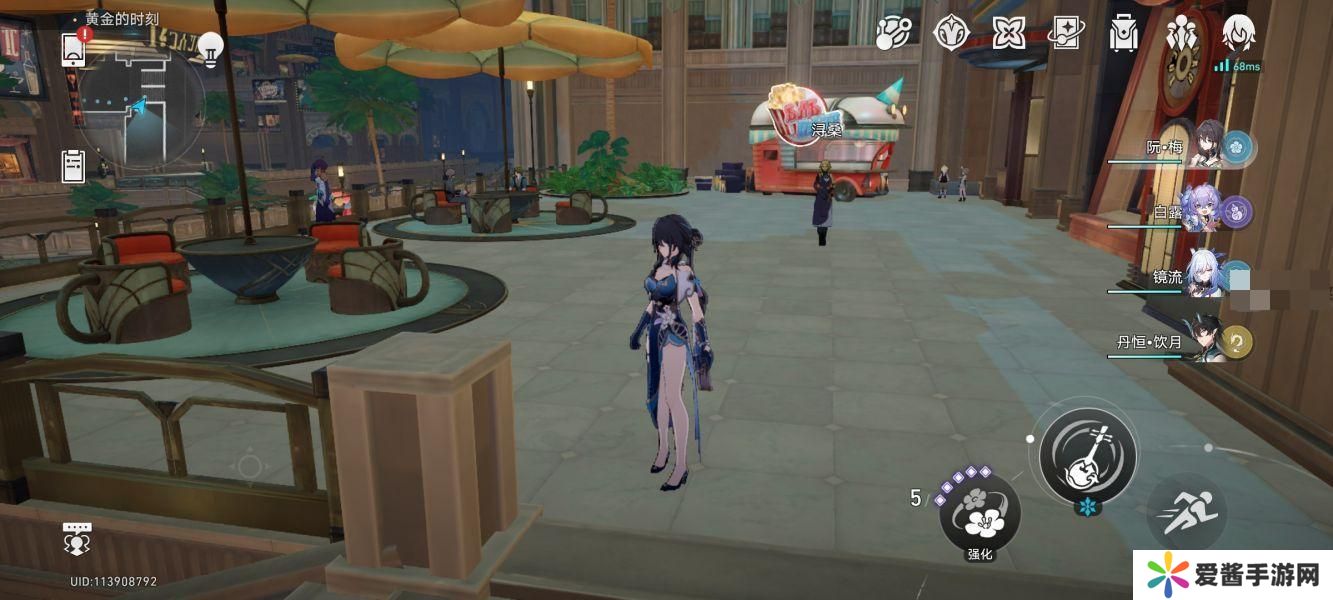Open the clipboard mission tracker icon
Screen dimensions: 1333x600
click(x=74, y=165)
